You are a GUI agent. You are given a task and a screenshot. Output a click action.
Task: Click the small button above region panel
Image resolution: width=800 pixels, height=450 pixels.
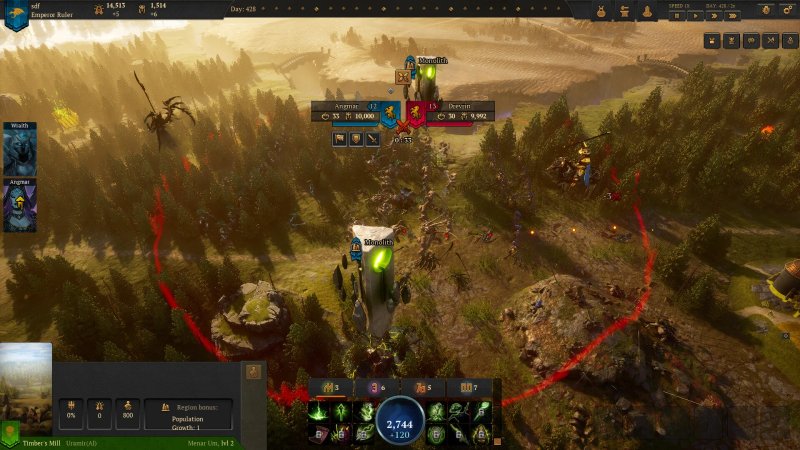click(253, 371)
